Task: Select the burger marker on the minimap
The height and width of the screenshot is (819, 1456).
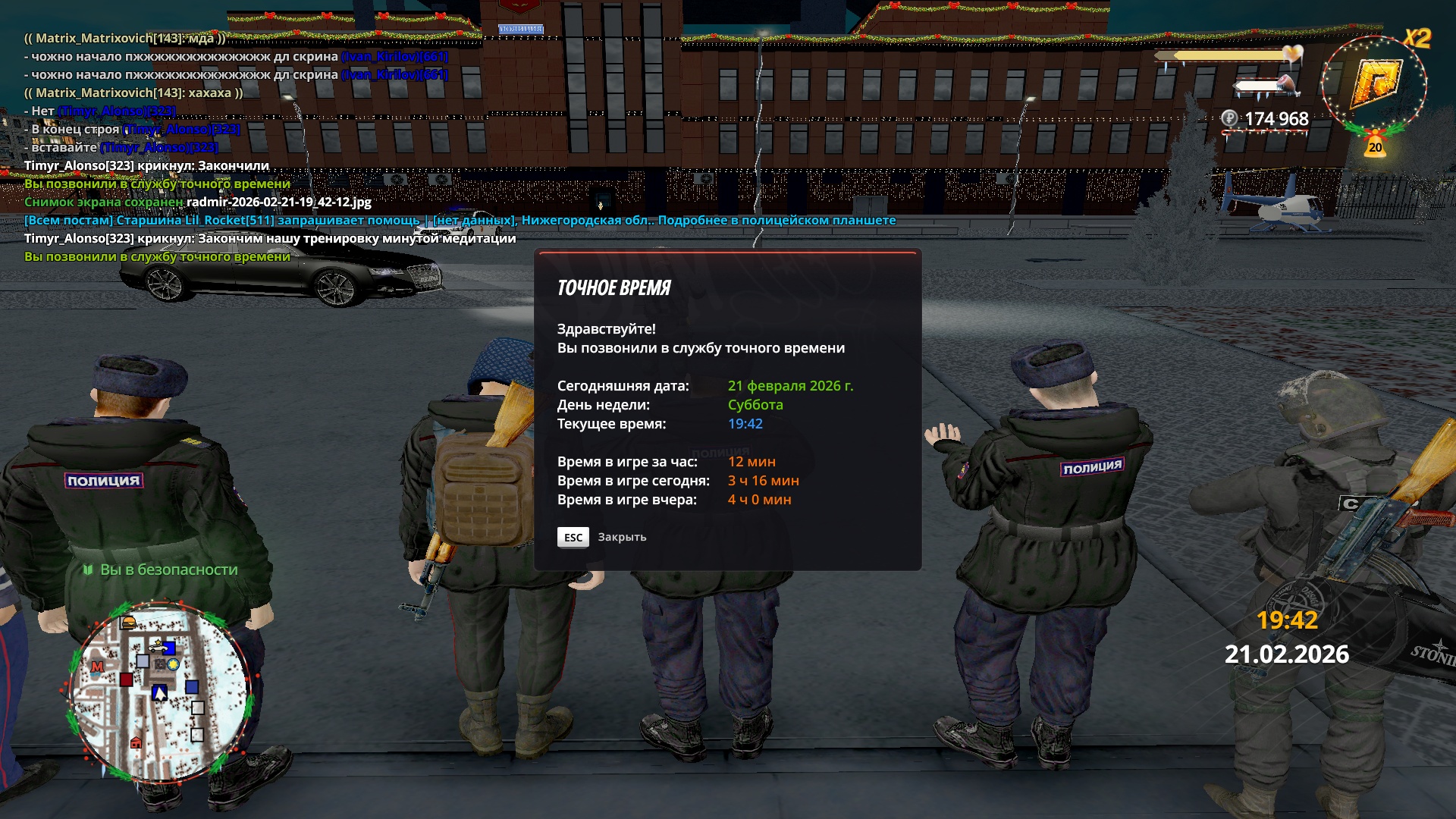Action: point(129,623)
